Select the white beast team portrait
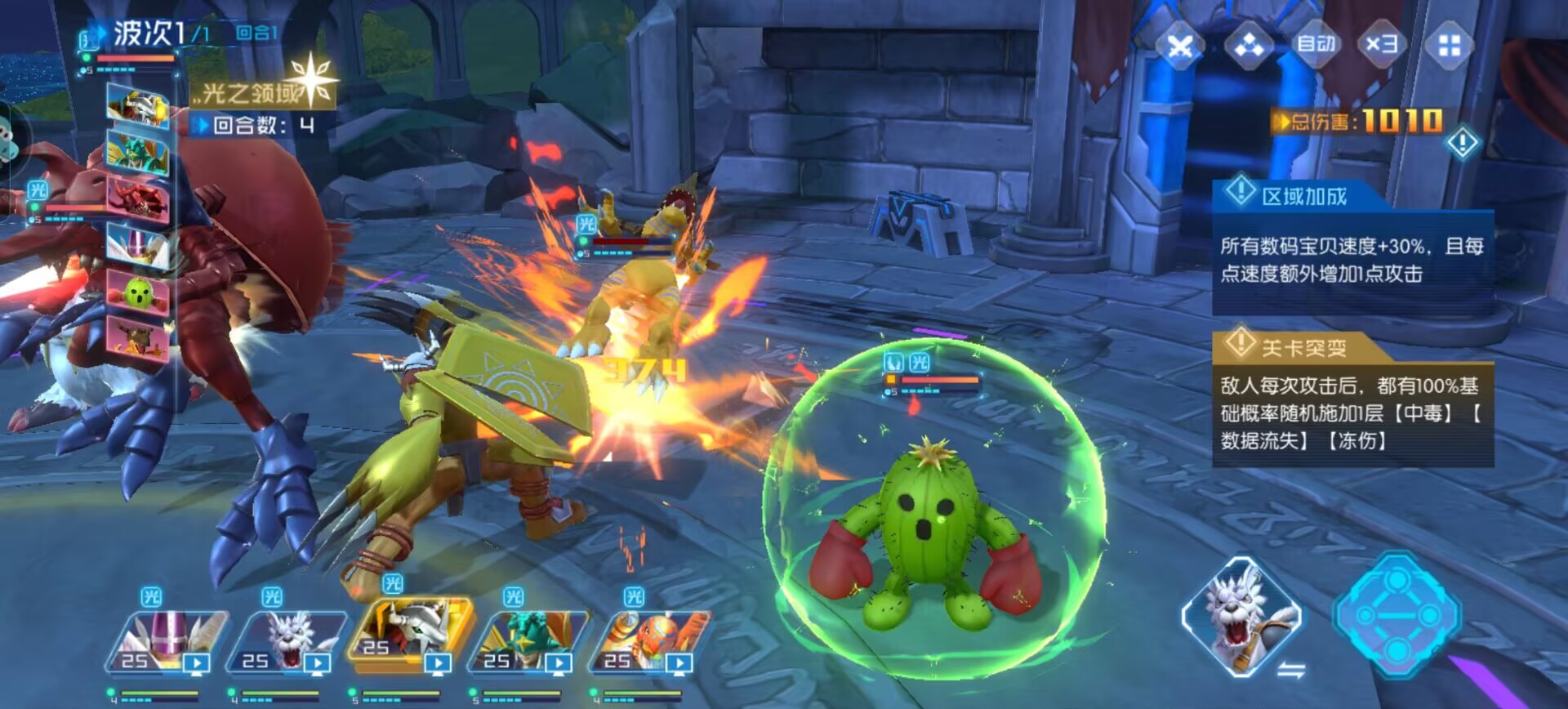The width and height of the screenshot is (1568, 709). [287, 641]
